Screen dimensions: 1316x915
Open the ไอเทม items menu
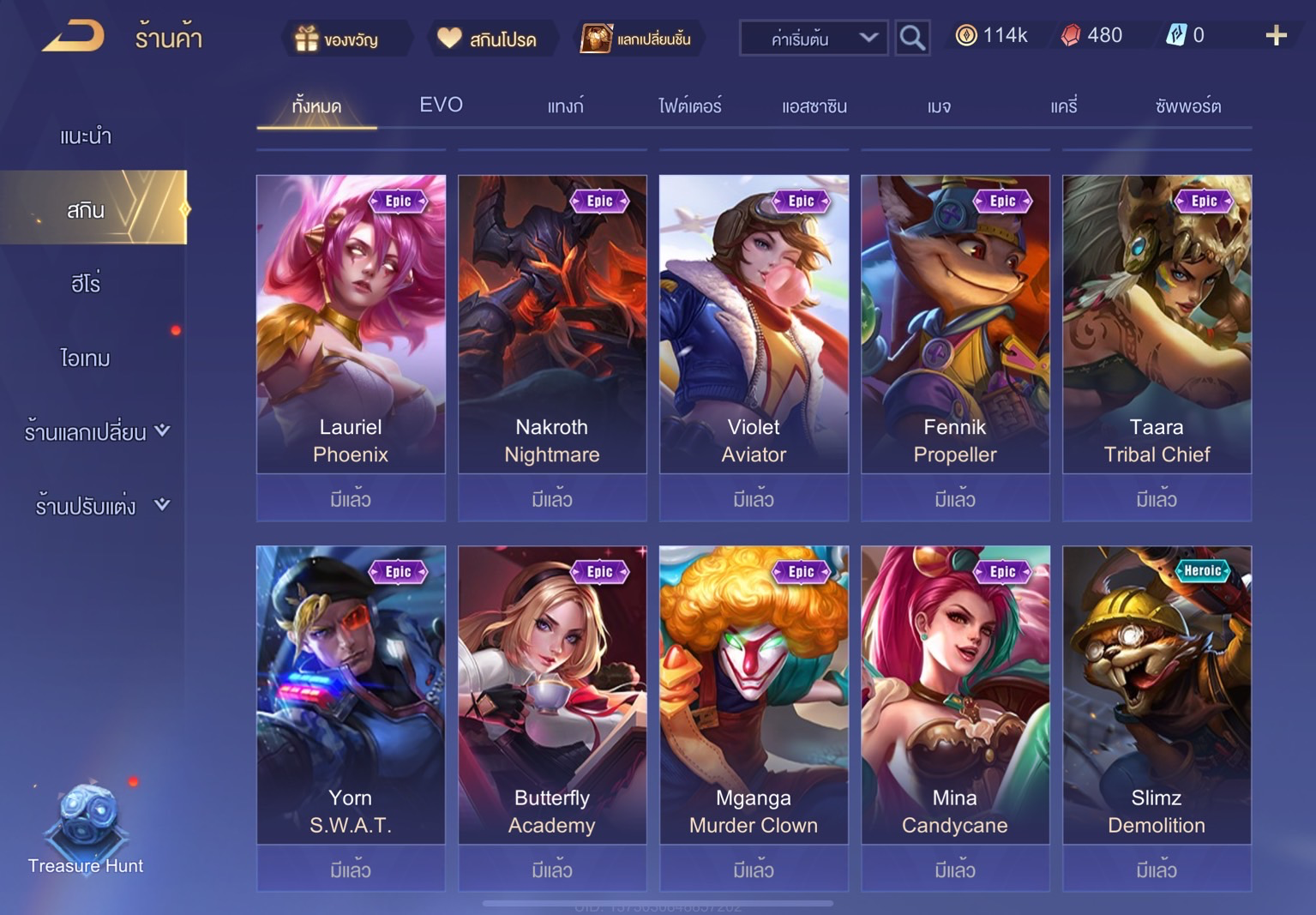[86, 358]
